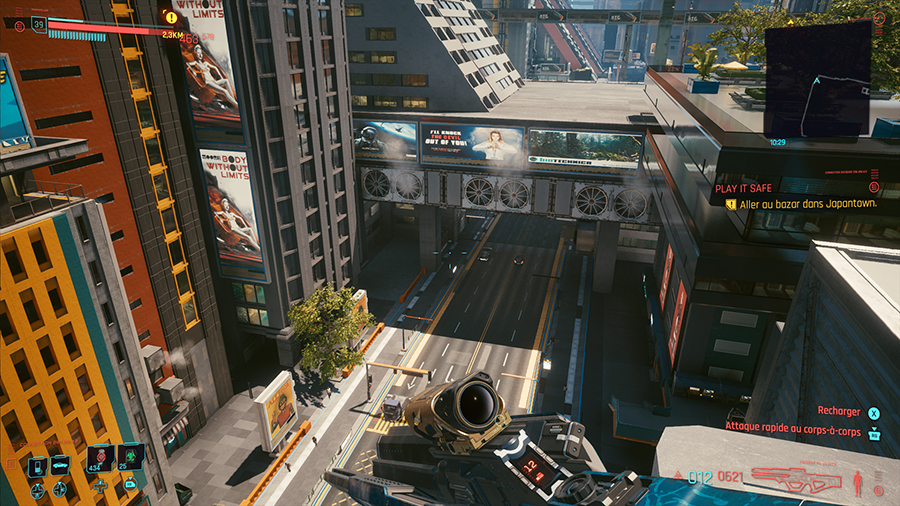The image size is (900, 506).
Task: Click the Japantown bazaar objective marker icon
Action: (731, 202)
